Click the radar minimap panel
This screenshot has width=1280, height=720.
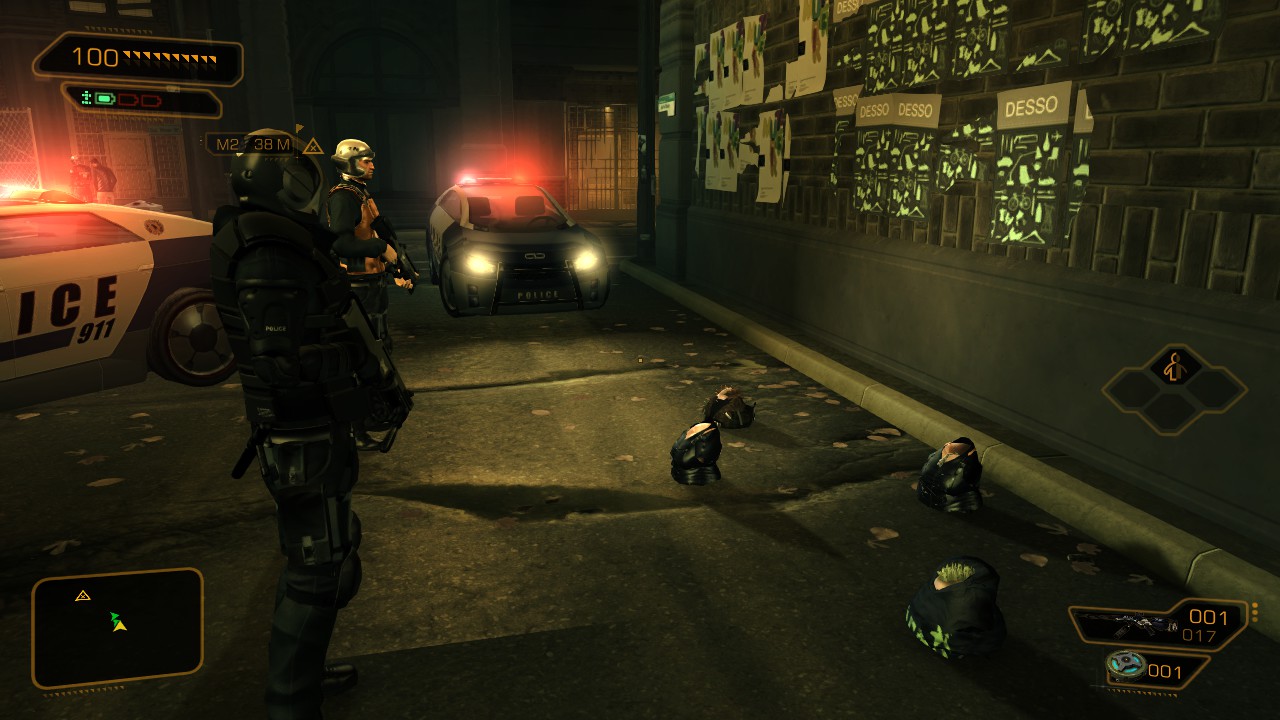coord(117,628)
